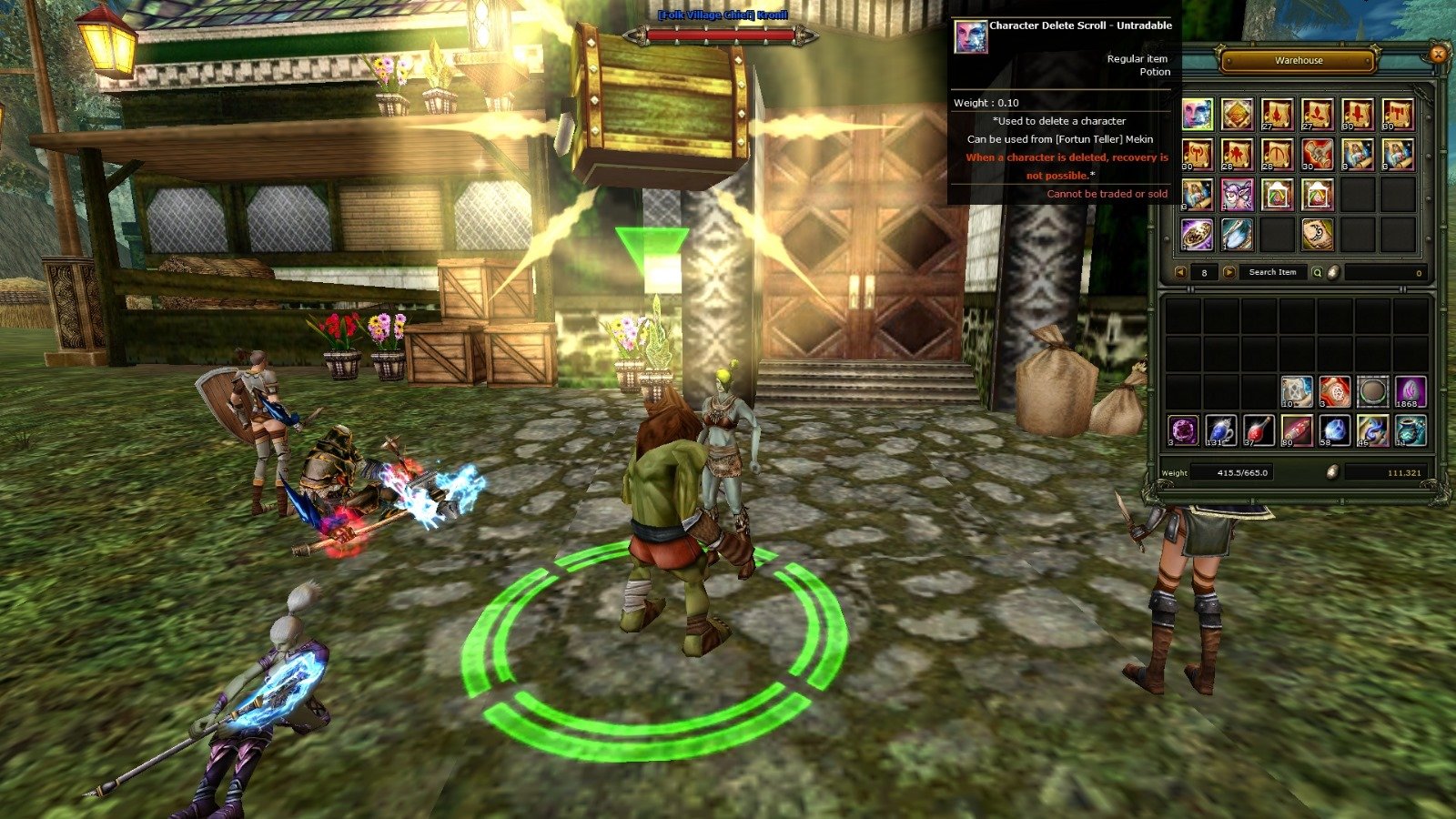
Task: Select the red health potion stack
Action: [x=1259, y=430]
